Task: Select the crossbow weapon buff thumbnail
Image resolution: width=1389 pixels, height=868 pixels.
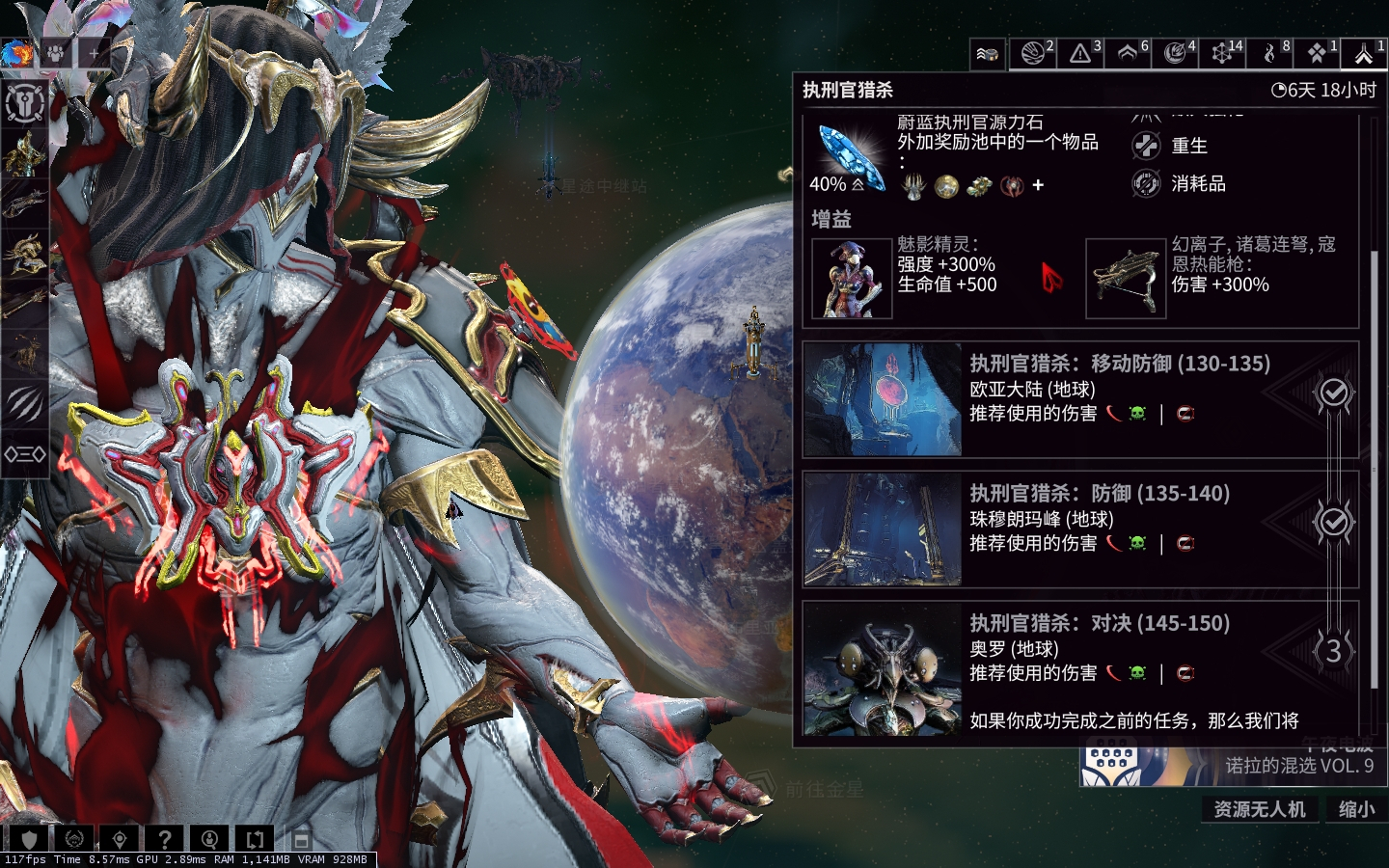Action: click(1126, 278)
